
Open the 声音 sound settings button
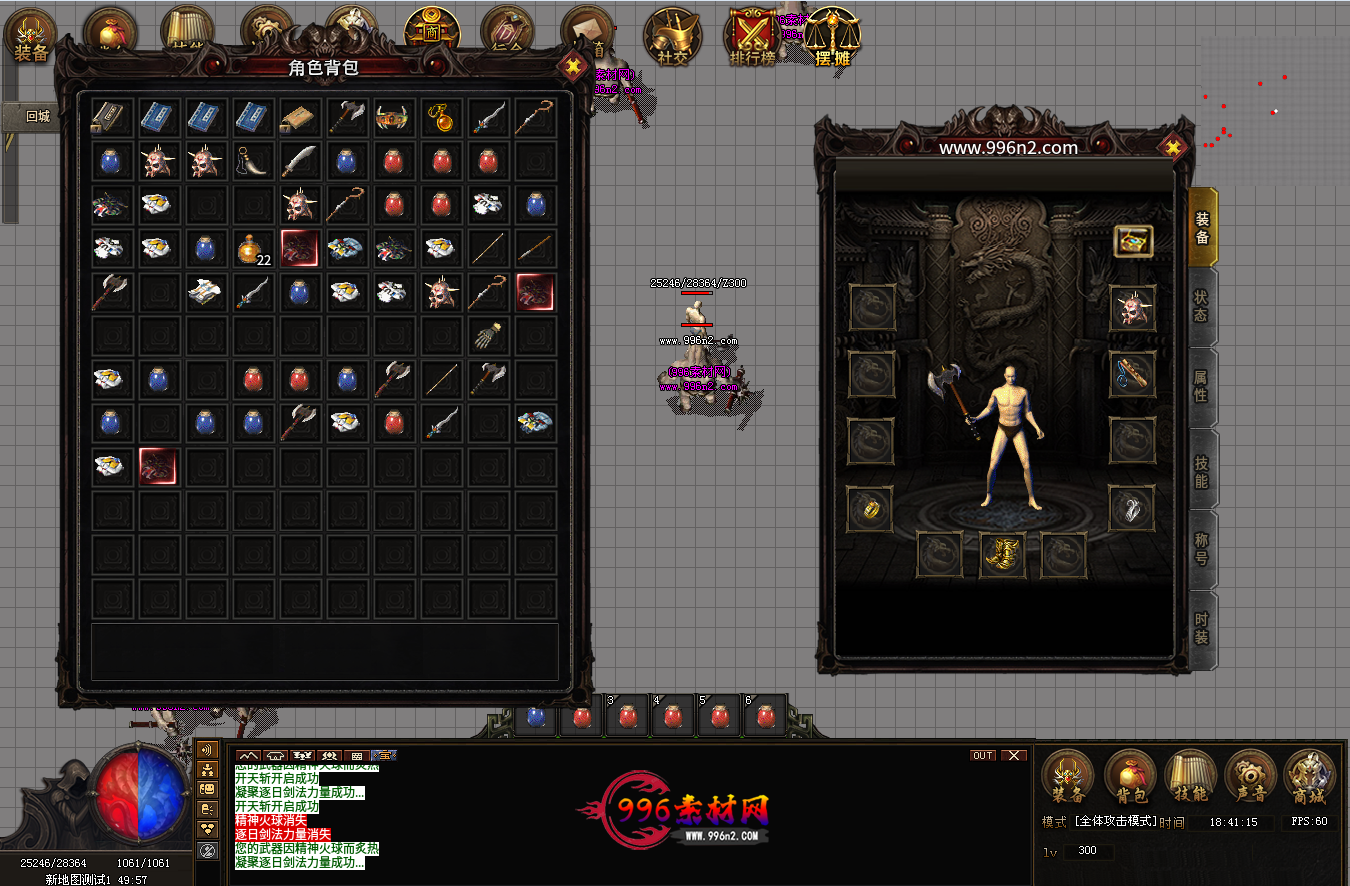pyautogui.click(x=1250, y=776)
